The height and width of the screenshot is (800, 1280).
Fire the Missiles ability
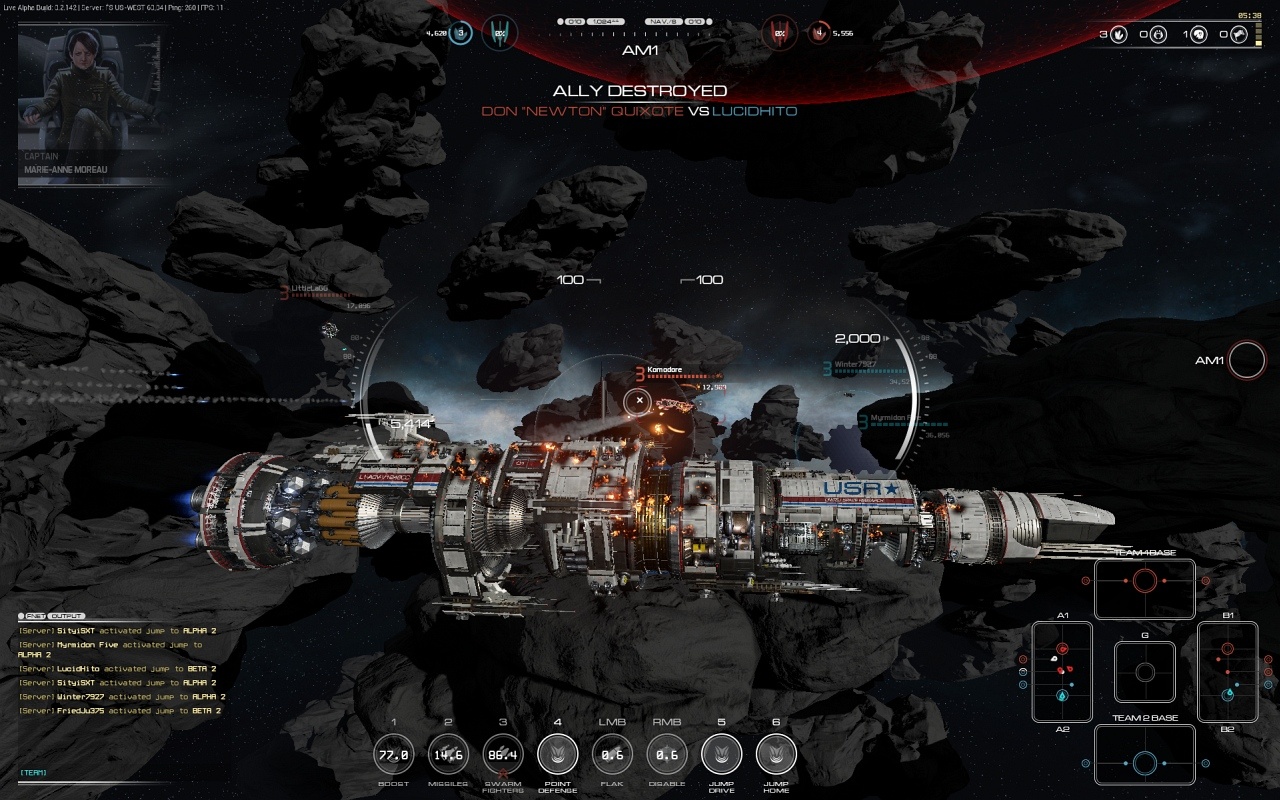448,755
